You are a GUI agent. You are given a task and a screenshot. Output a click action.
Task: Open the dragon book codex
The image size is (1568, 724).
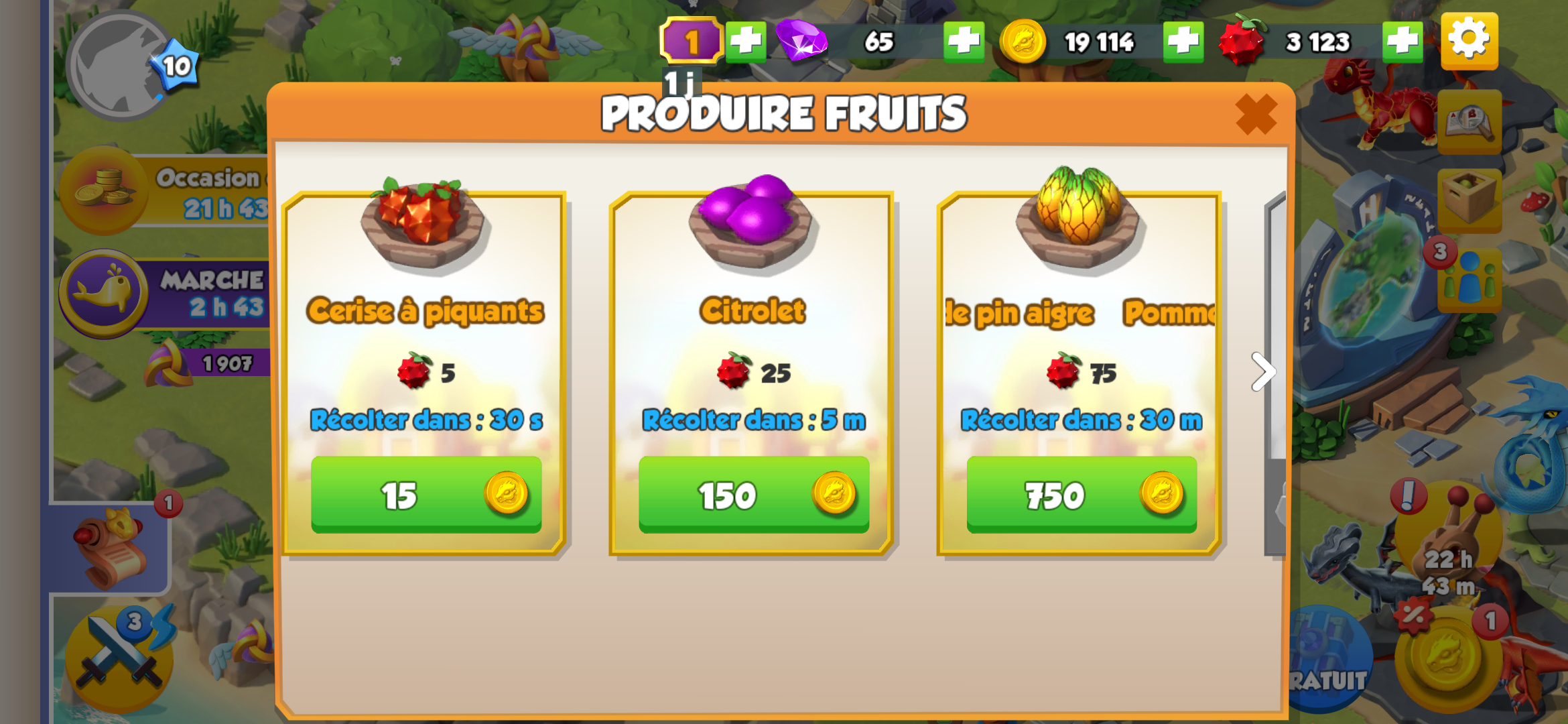click(1469, 122)
